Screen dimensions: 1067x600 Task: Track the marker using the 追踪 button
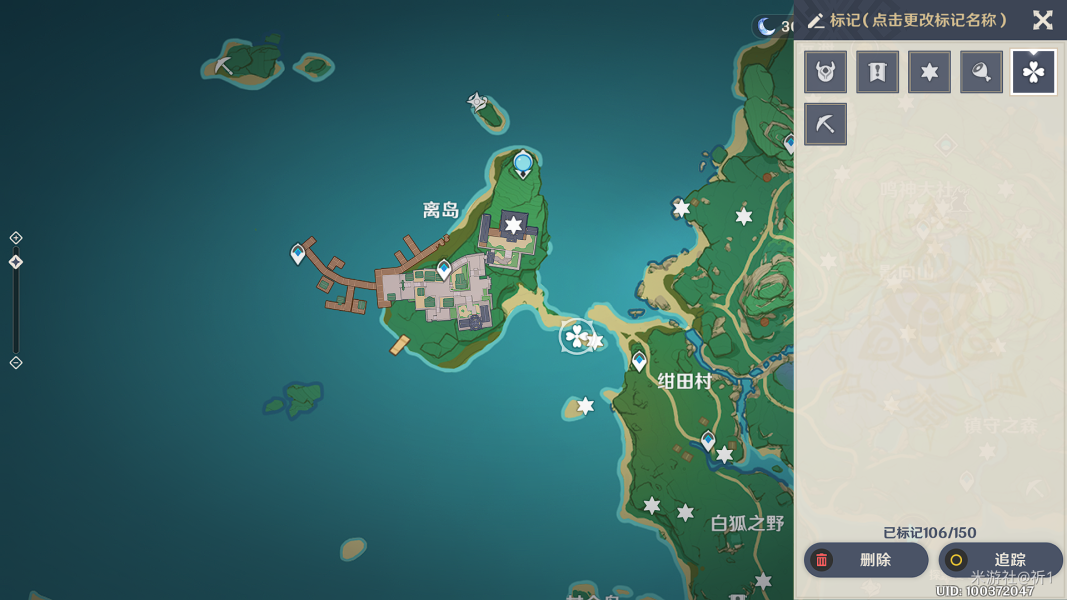[1000, 560]
